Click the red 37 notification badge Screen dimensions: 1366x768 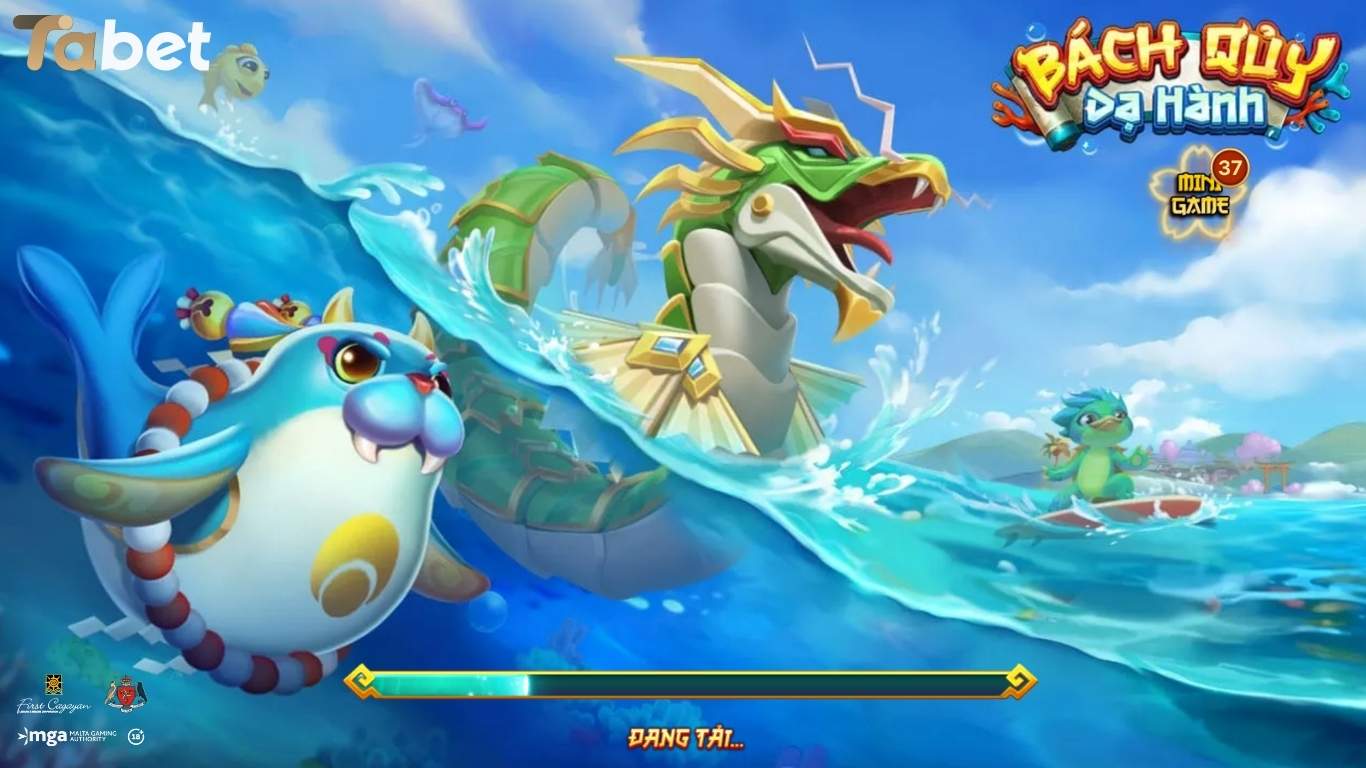[x=1232, y=166]
